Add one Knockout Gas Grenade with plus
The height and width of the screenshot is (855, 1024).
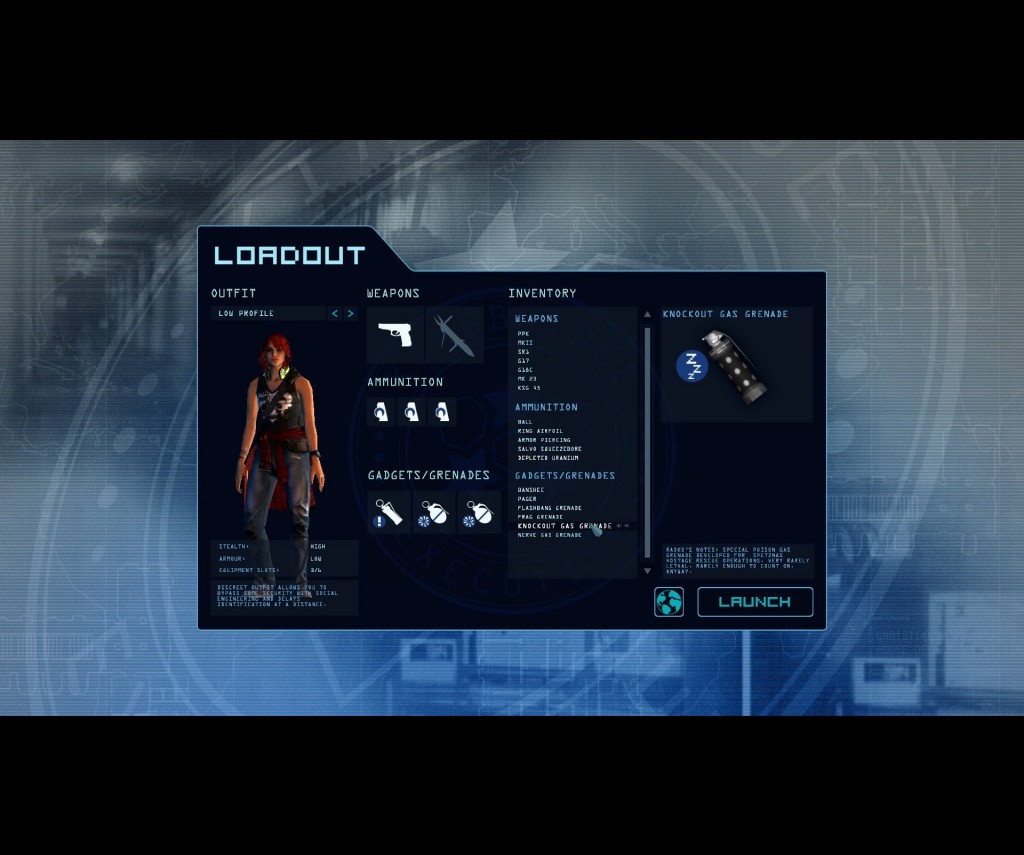619,526
